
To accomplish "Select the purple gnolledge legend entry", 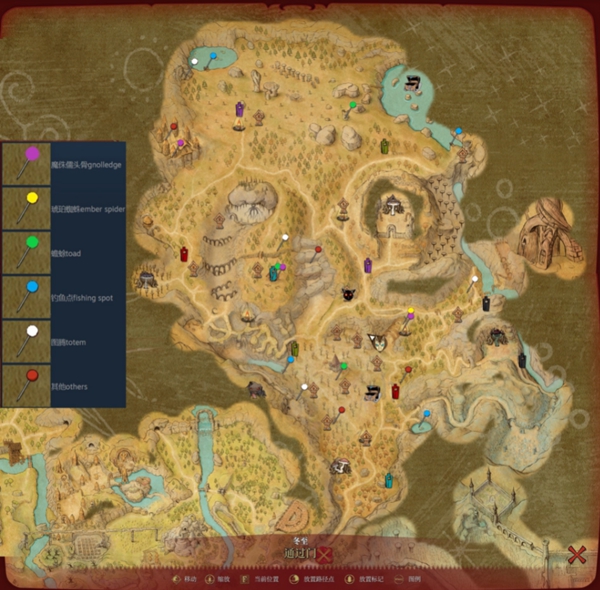I will 63,164.
